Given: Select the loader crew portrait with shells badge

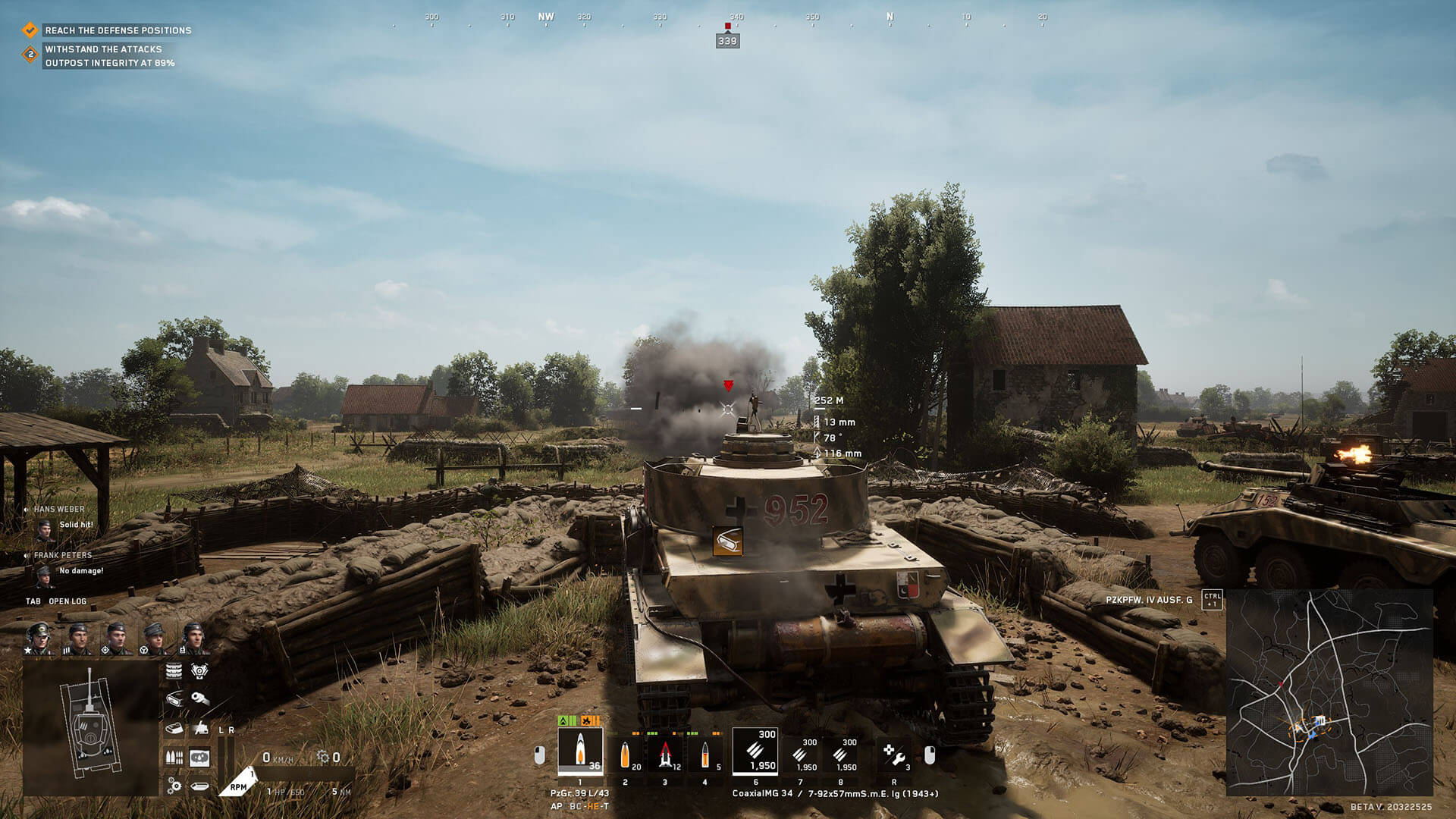Looking at the screenshot, I should tap(77, 639).
